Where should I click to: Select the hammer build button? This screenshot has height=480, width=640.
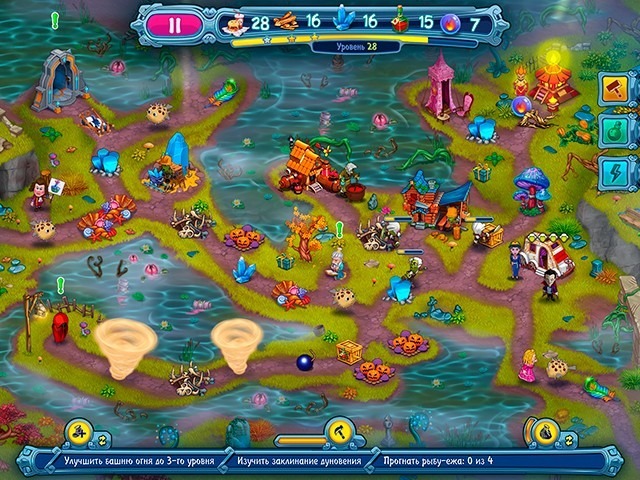(614, 90)
